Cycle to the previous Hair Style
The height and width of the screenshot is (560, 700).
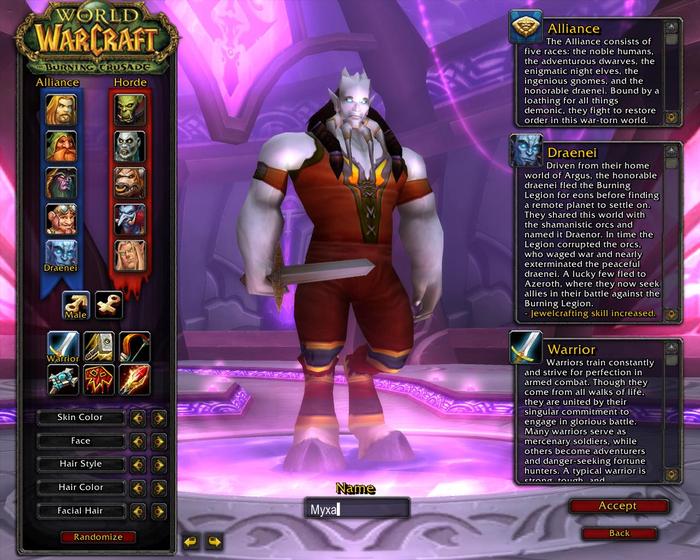[x=138, y=464]
